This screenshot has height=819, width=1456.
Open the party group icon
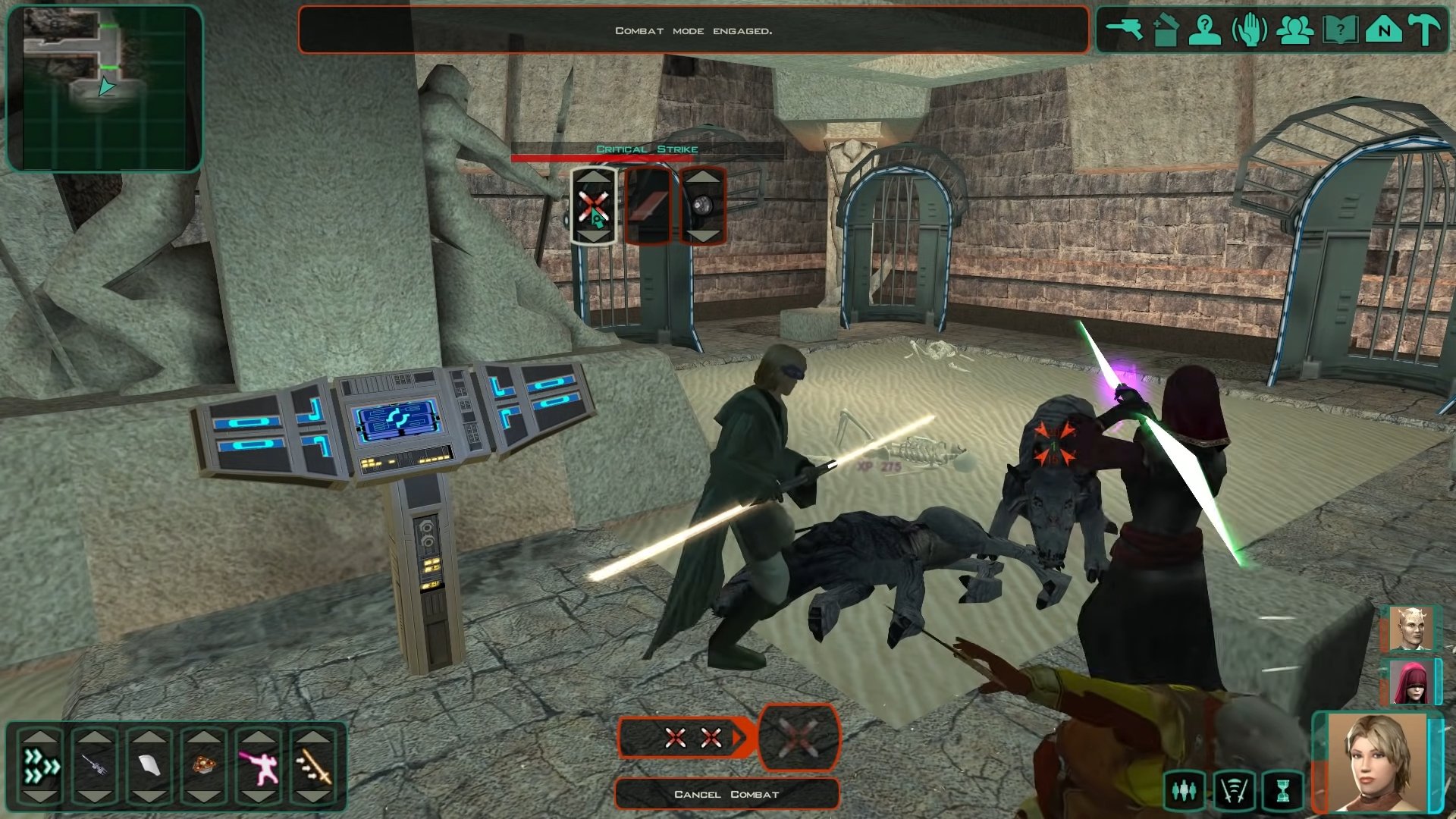point(1294,31)
